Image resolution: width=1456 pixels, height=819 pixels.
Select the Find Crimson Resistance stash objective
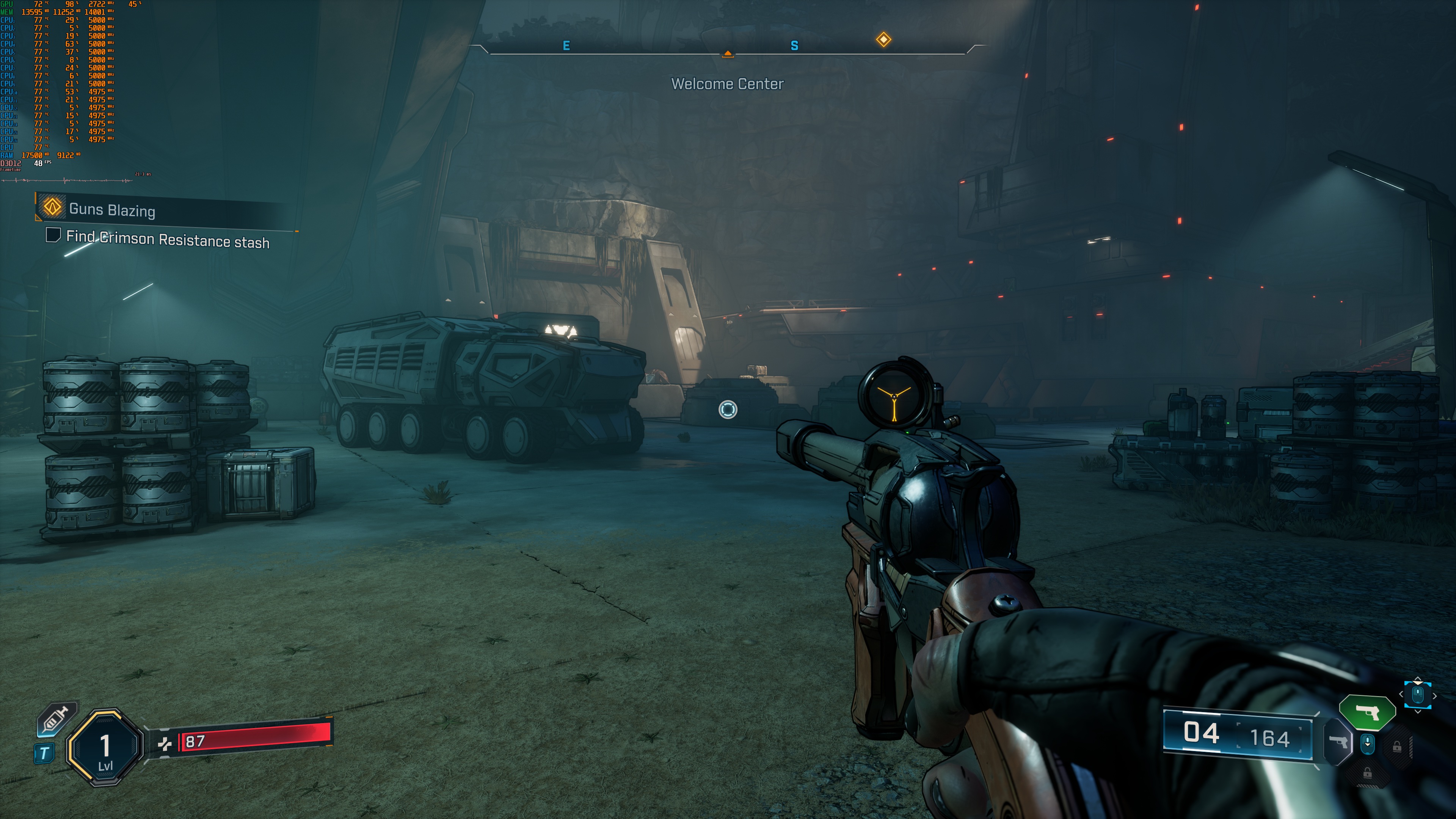click(167, 240)
